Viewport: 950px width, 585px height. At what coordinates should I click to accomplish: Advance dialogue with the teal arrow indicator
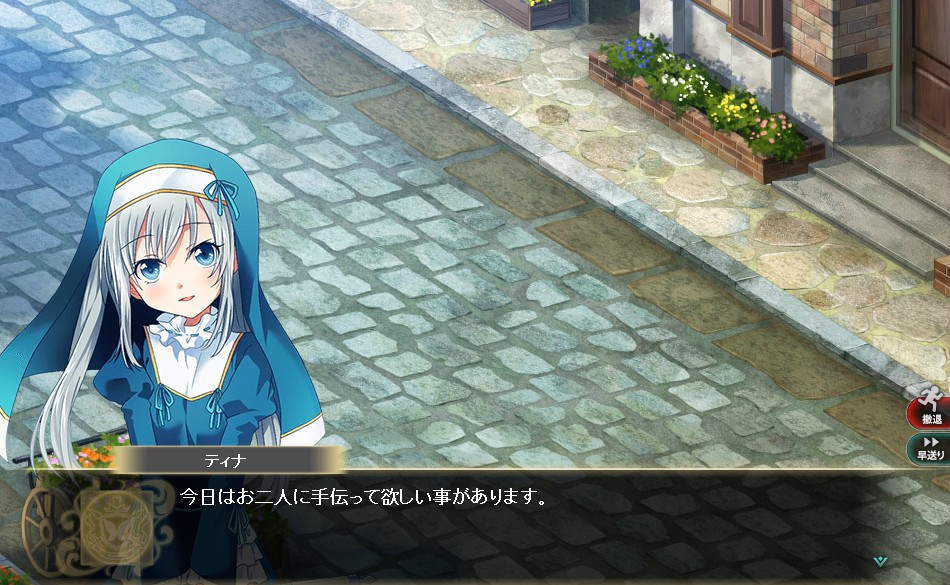point(879,561)
